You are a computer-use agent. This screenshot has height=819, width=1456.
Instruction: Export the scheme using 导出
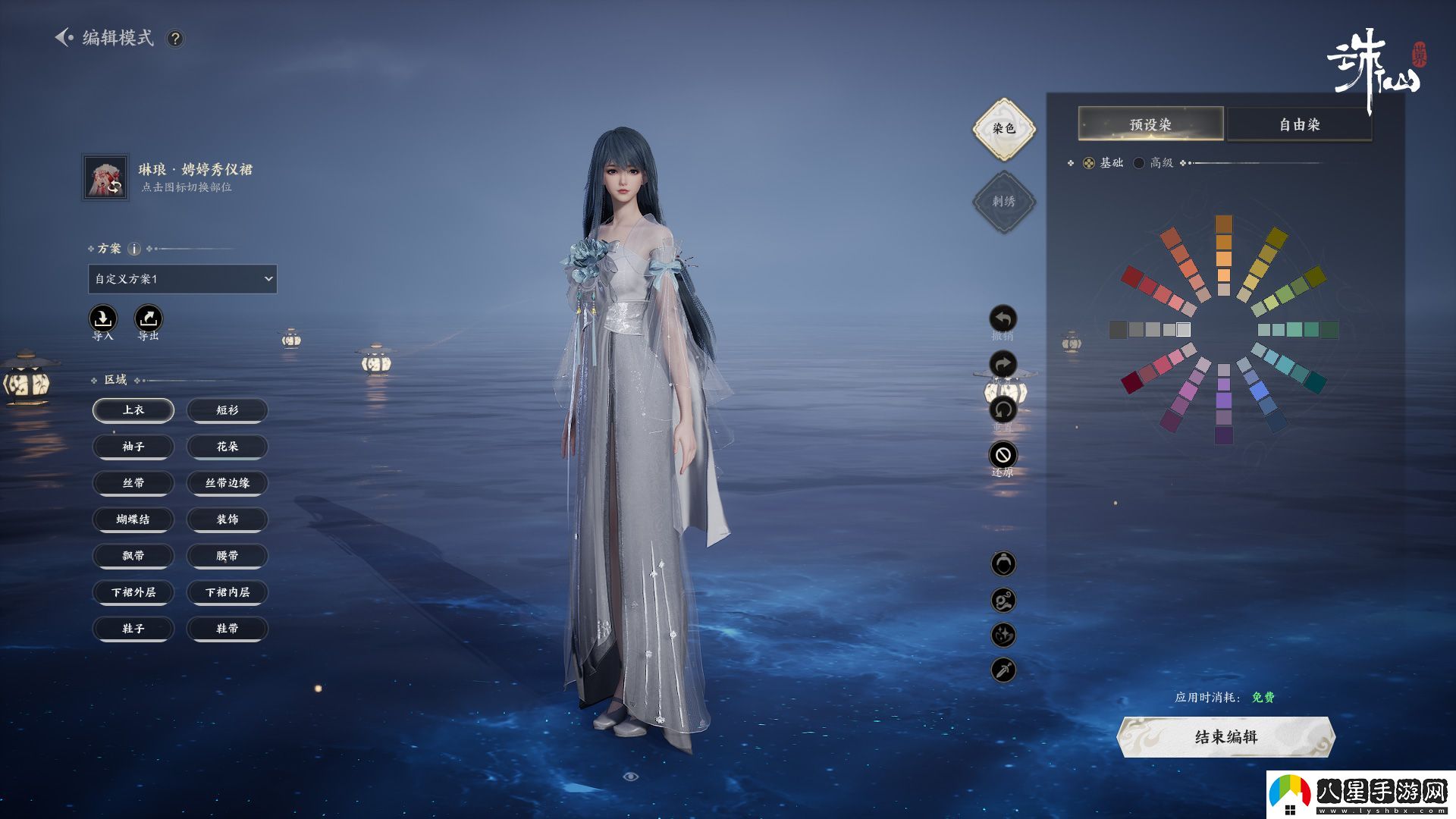click(x=149, y=318)
